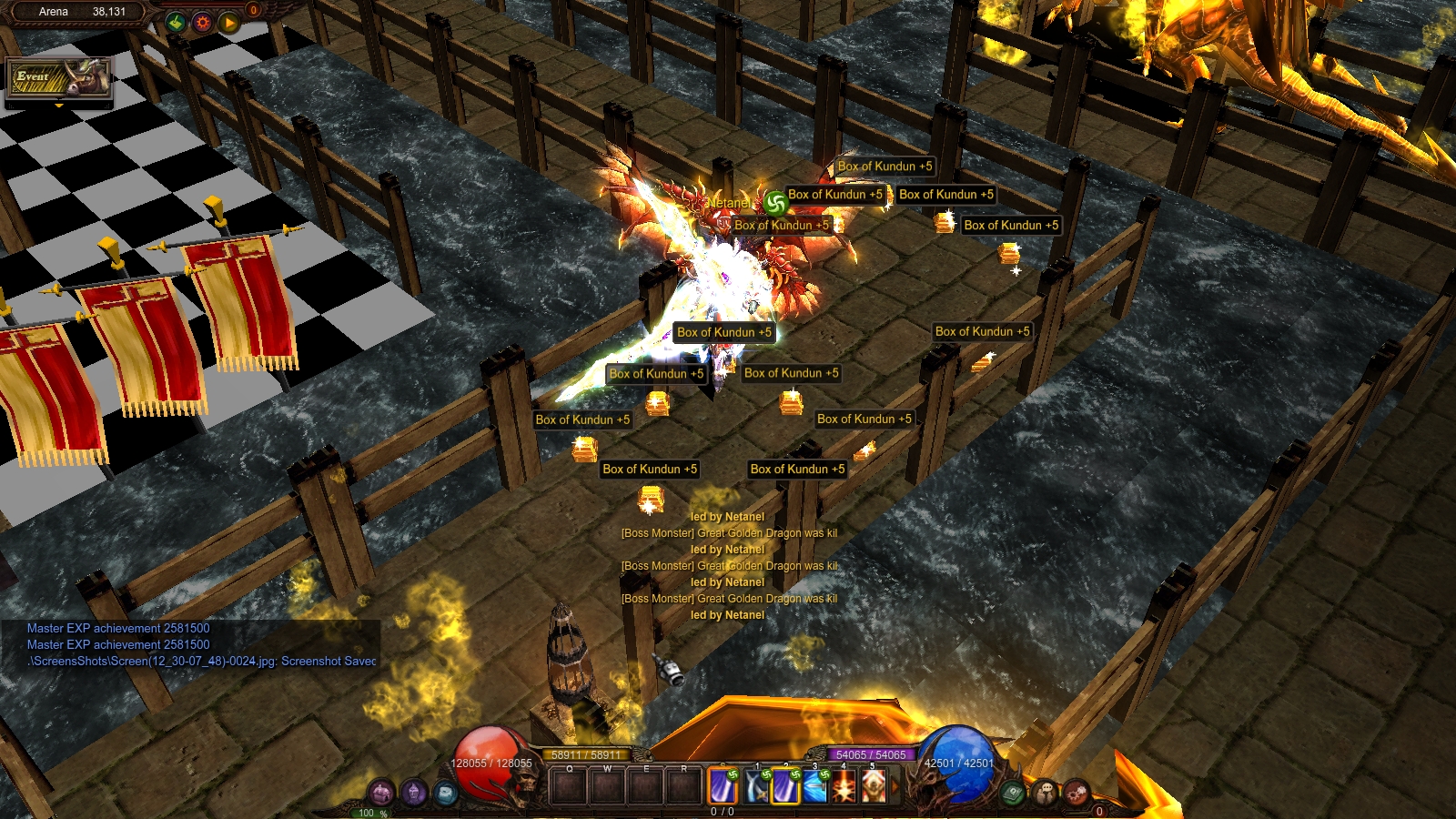The image size is (1456, 819).
Task: Click the blue scroll icon beside the health orb
Action: [x=445, y=793]
